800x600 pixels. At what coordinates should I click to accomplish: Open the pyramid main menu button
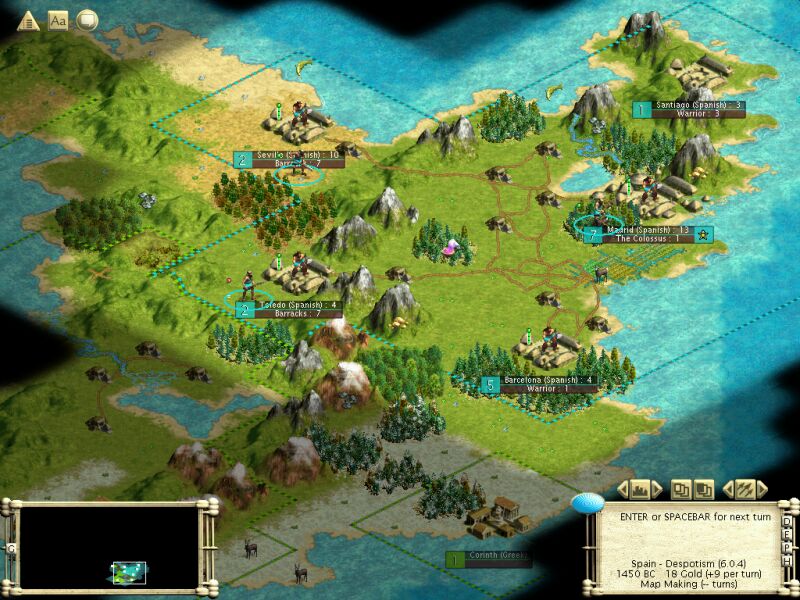click(x=28, y=19)
